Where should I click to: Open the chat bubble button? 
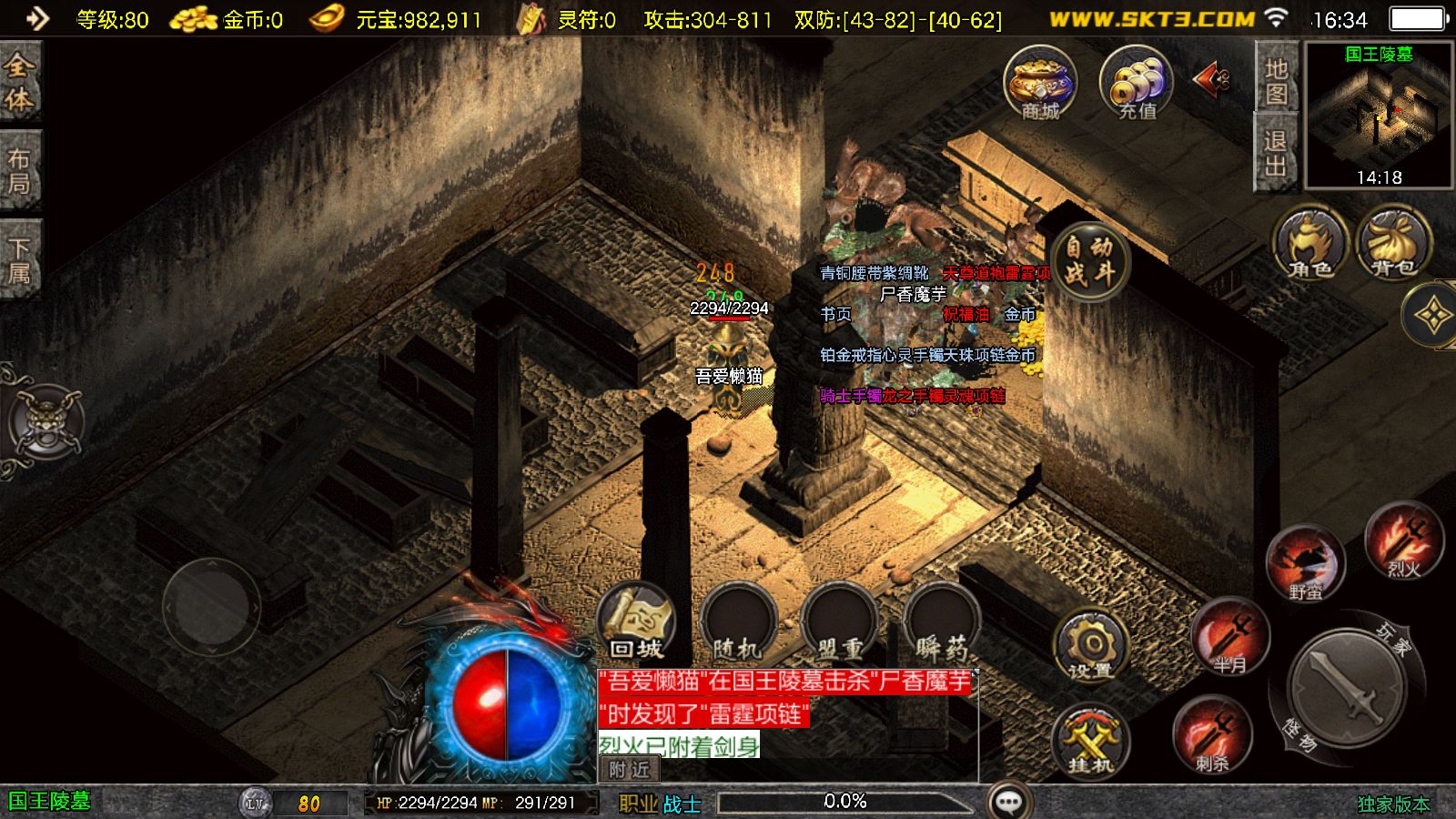(x=1009, y=802)
